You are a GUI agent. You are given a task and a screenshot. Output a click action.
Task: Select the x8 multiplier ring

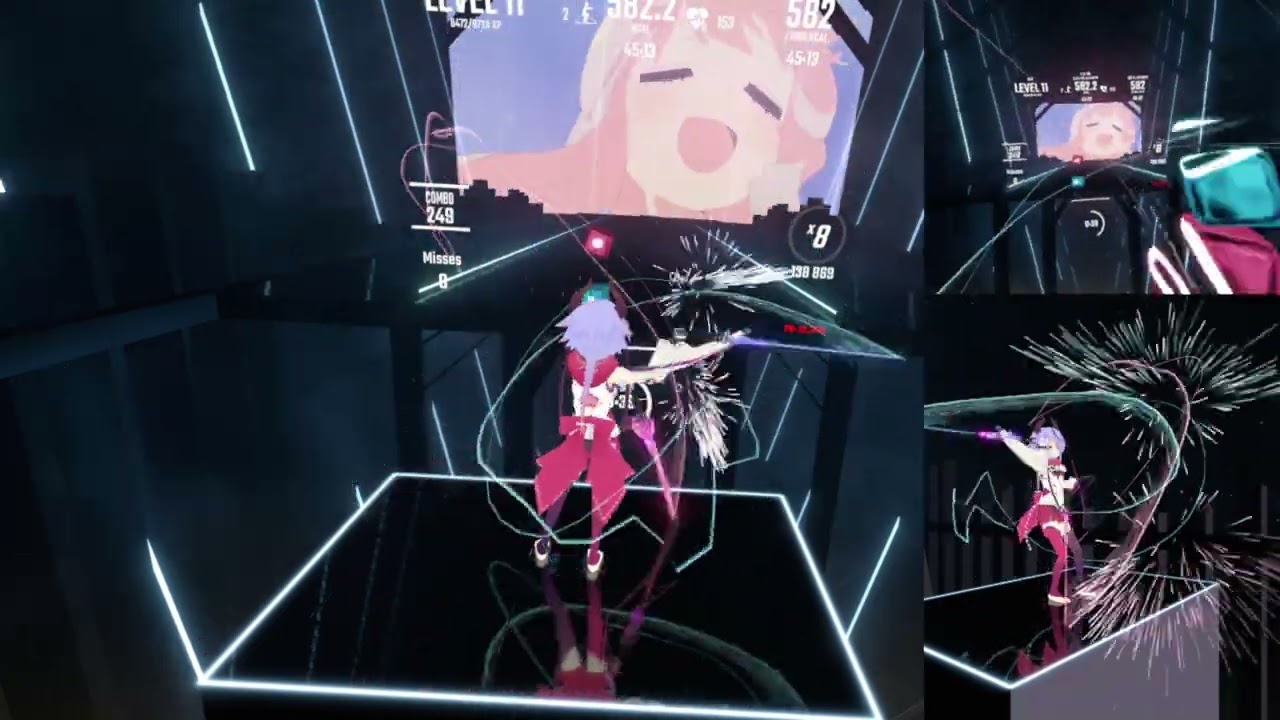tap(816, 236)
